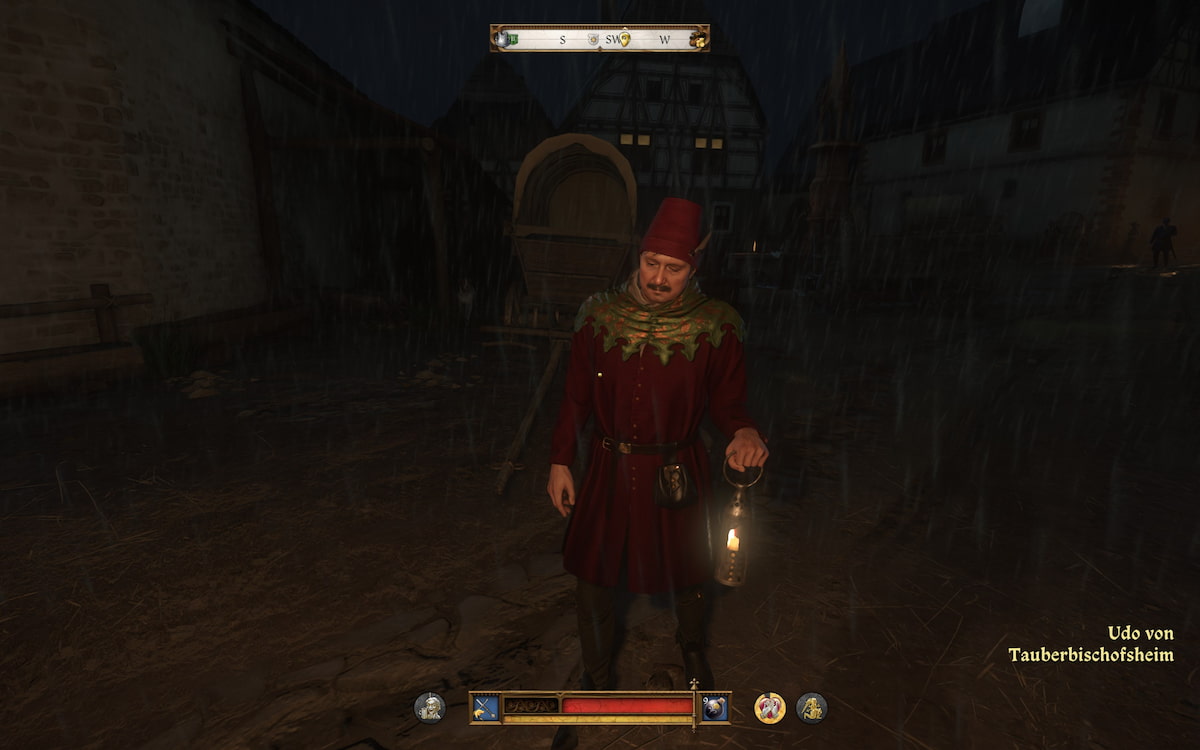Click the crossed weapons slot icon

(x=485, y=707)
